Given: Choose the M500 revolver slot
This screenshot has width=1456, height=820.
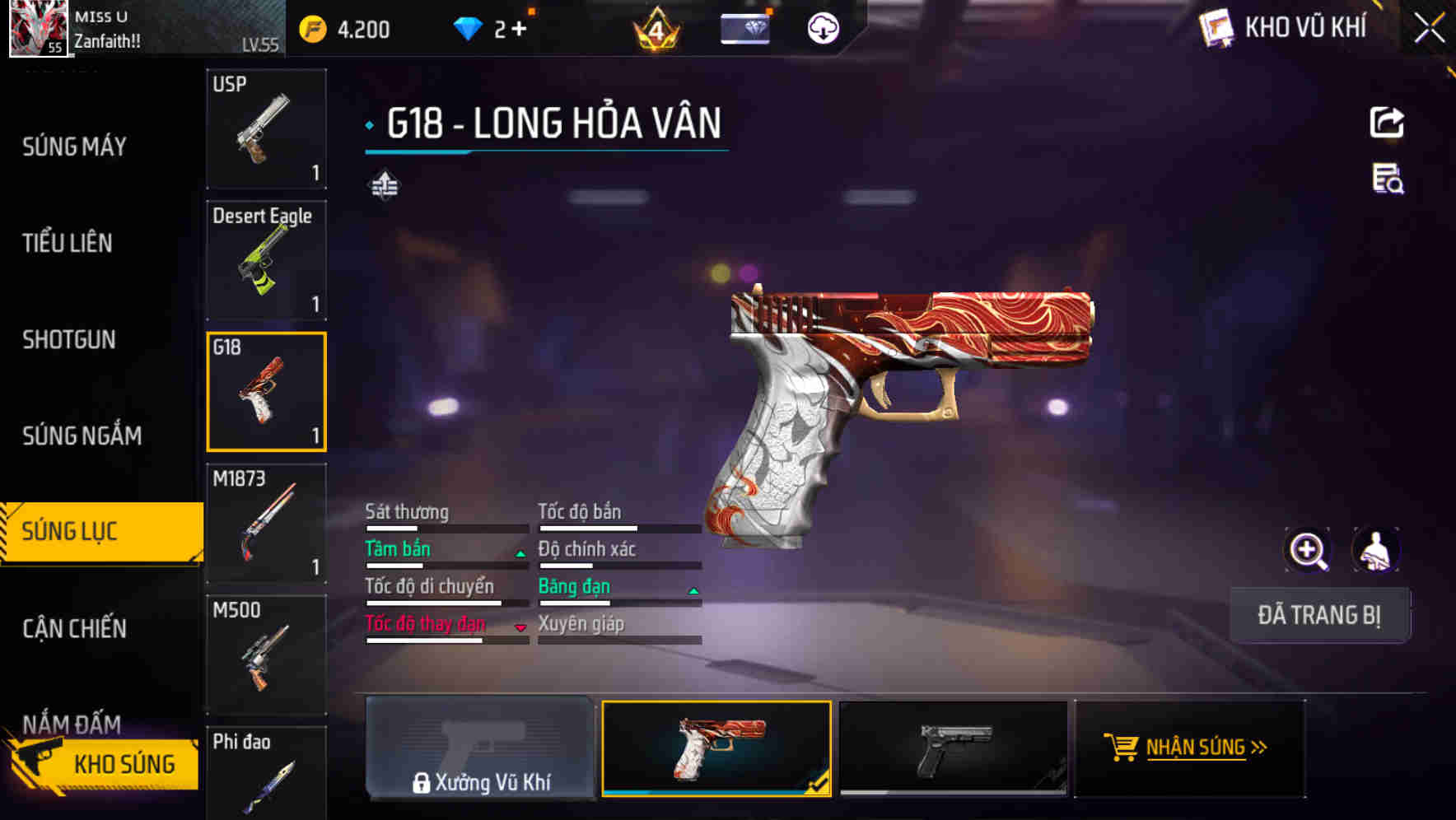Looking at the screenshot, I should point(266,655).
